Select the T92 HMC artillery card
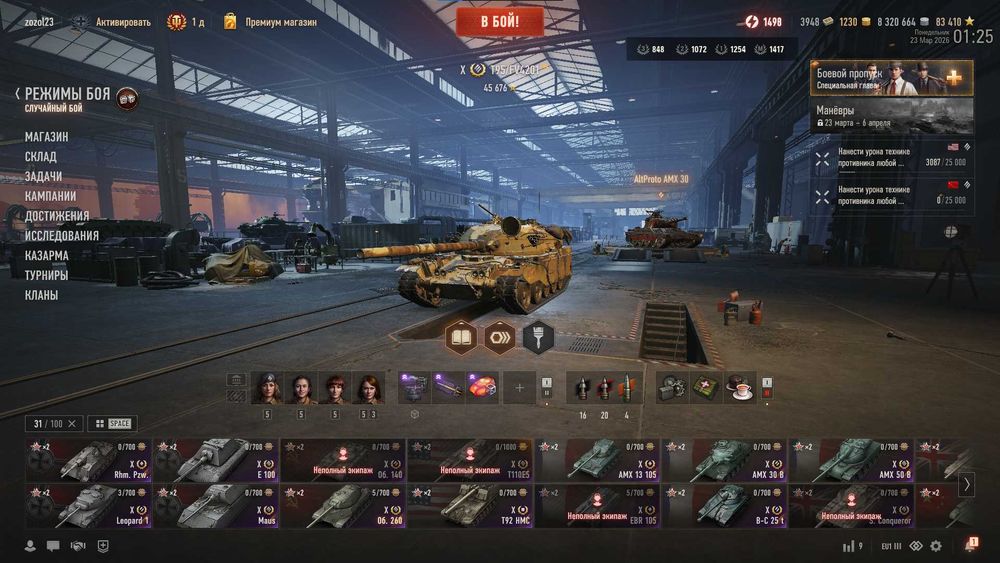Image resolution: width=1000 pixels, height=563 pixels. click(470, 507)
